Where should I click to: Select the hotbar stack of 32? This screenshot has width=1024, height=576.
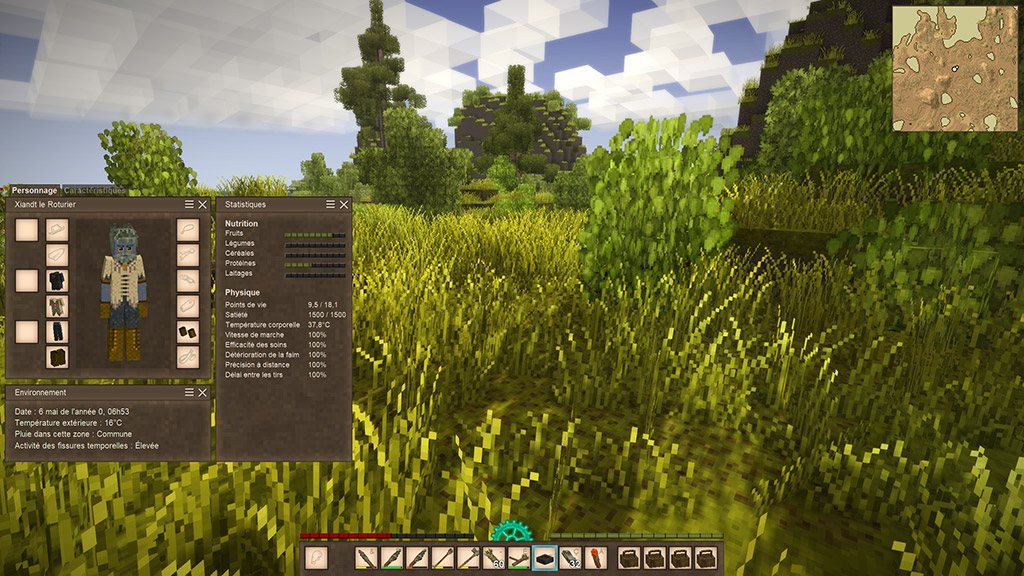[570, 558]
